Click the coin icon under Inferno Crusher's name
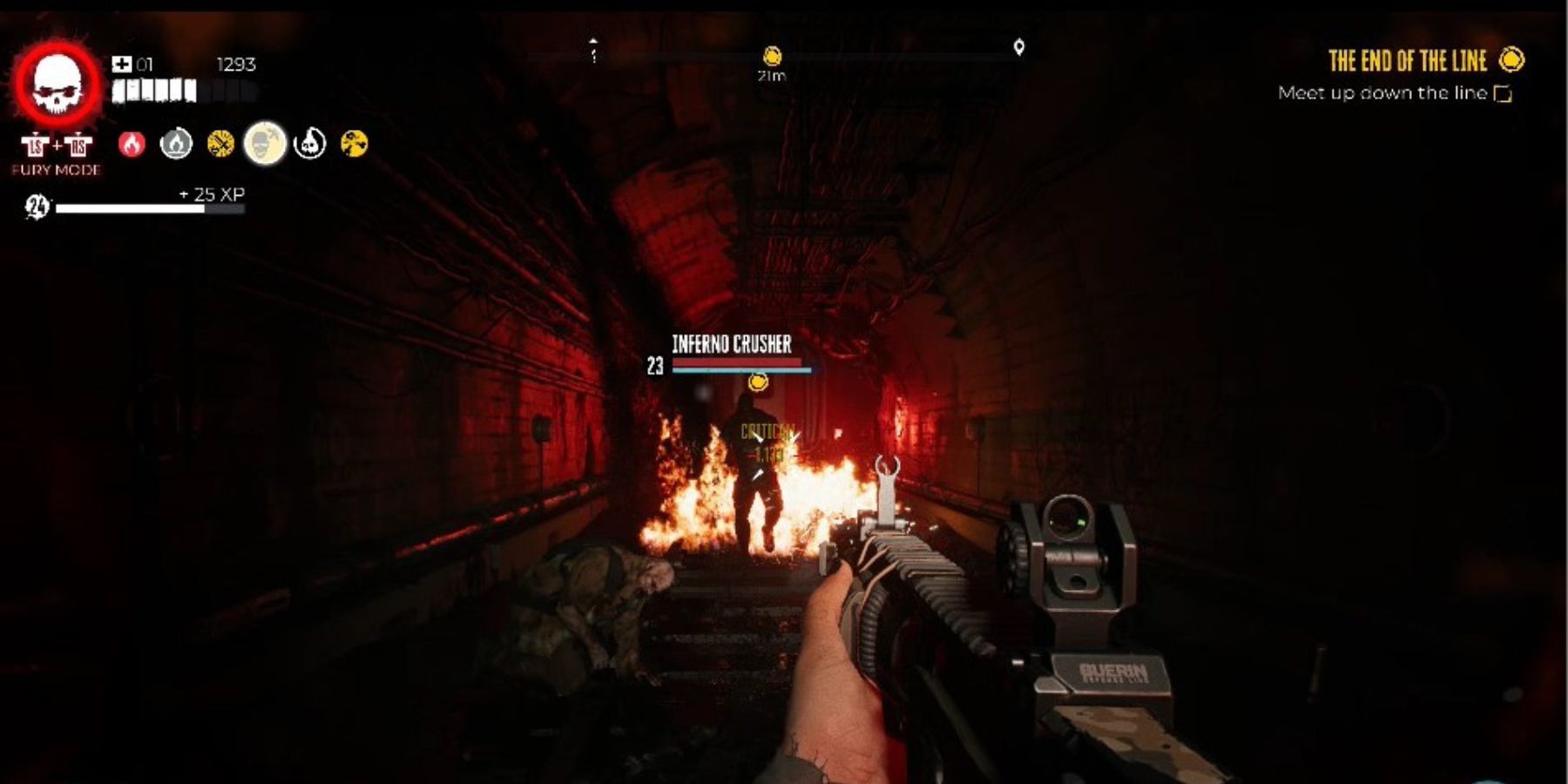Image resolution: width=1568 pixels, height=784 pixels. pos(757,381)
